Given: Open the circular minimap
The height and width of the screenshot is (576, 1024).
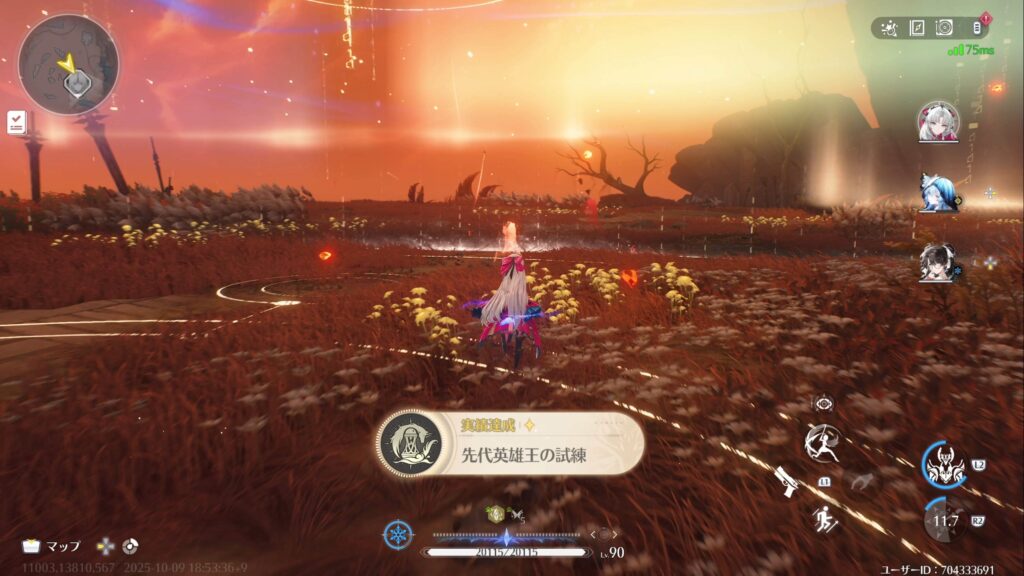Looking at the screenshot, I should coord(68,64).
